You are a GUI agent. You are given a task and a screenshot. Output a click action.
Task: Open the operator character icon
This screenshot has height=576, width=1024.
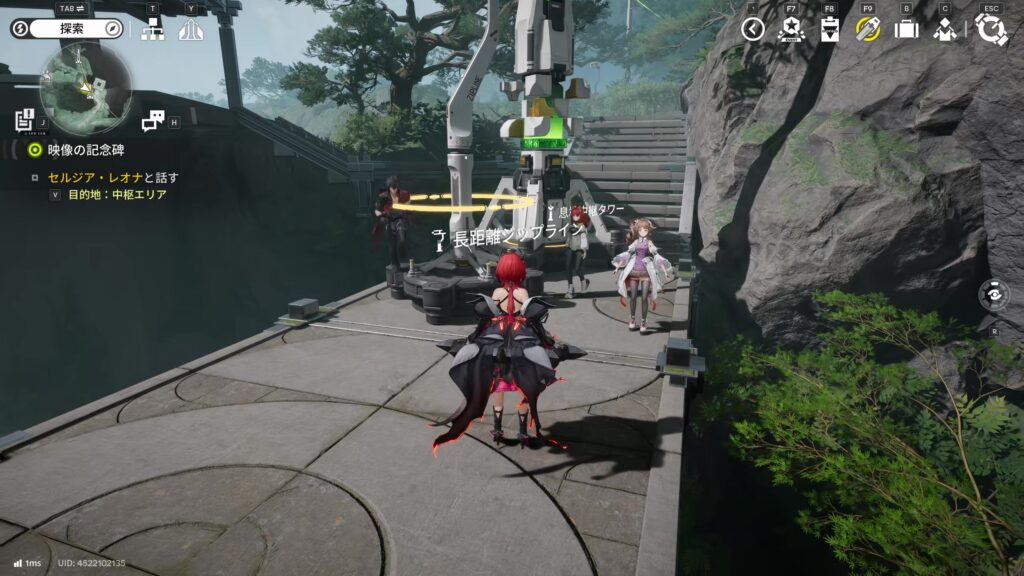coord(944,29)
